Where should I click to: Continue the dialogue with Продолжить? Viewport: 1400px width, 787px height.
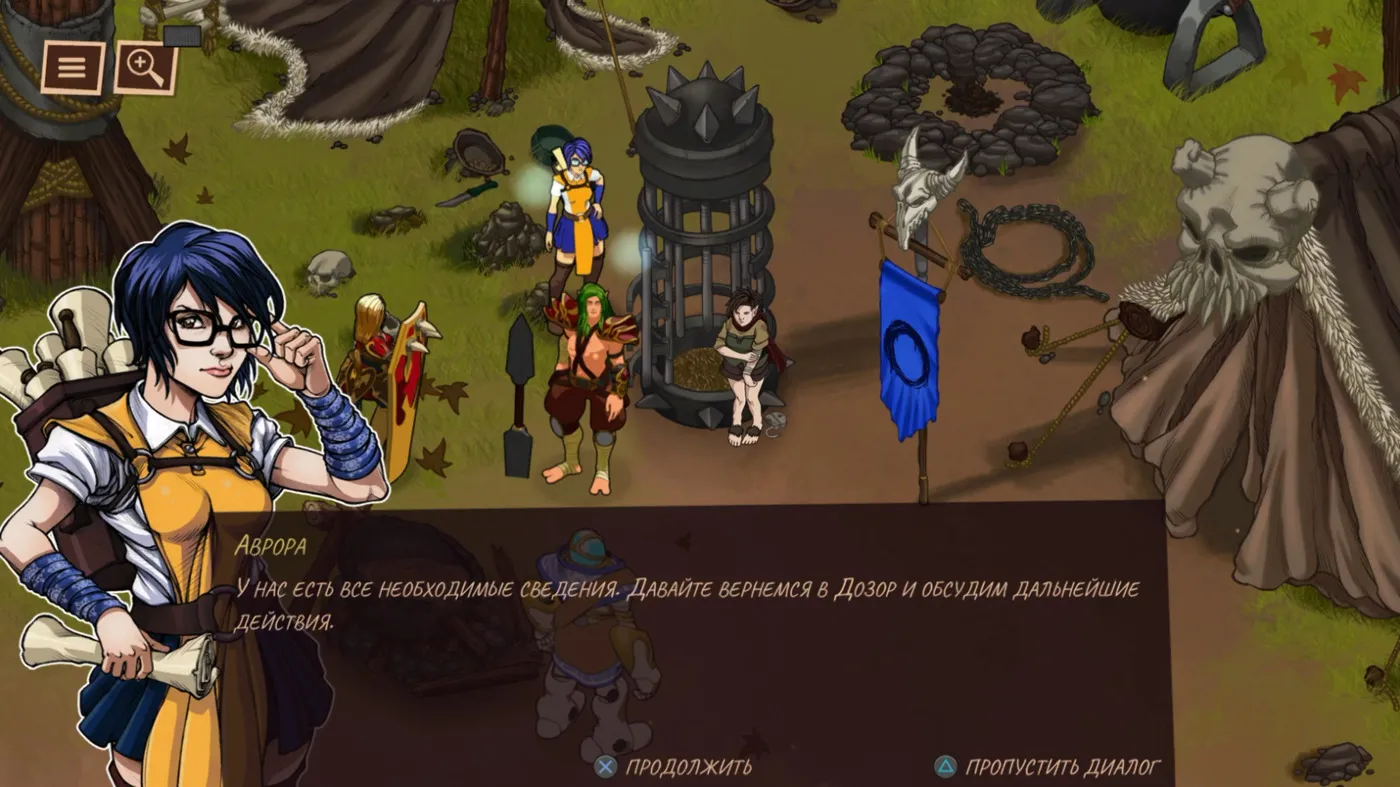[674, 767]
